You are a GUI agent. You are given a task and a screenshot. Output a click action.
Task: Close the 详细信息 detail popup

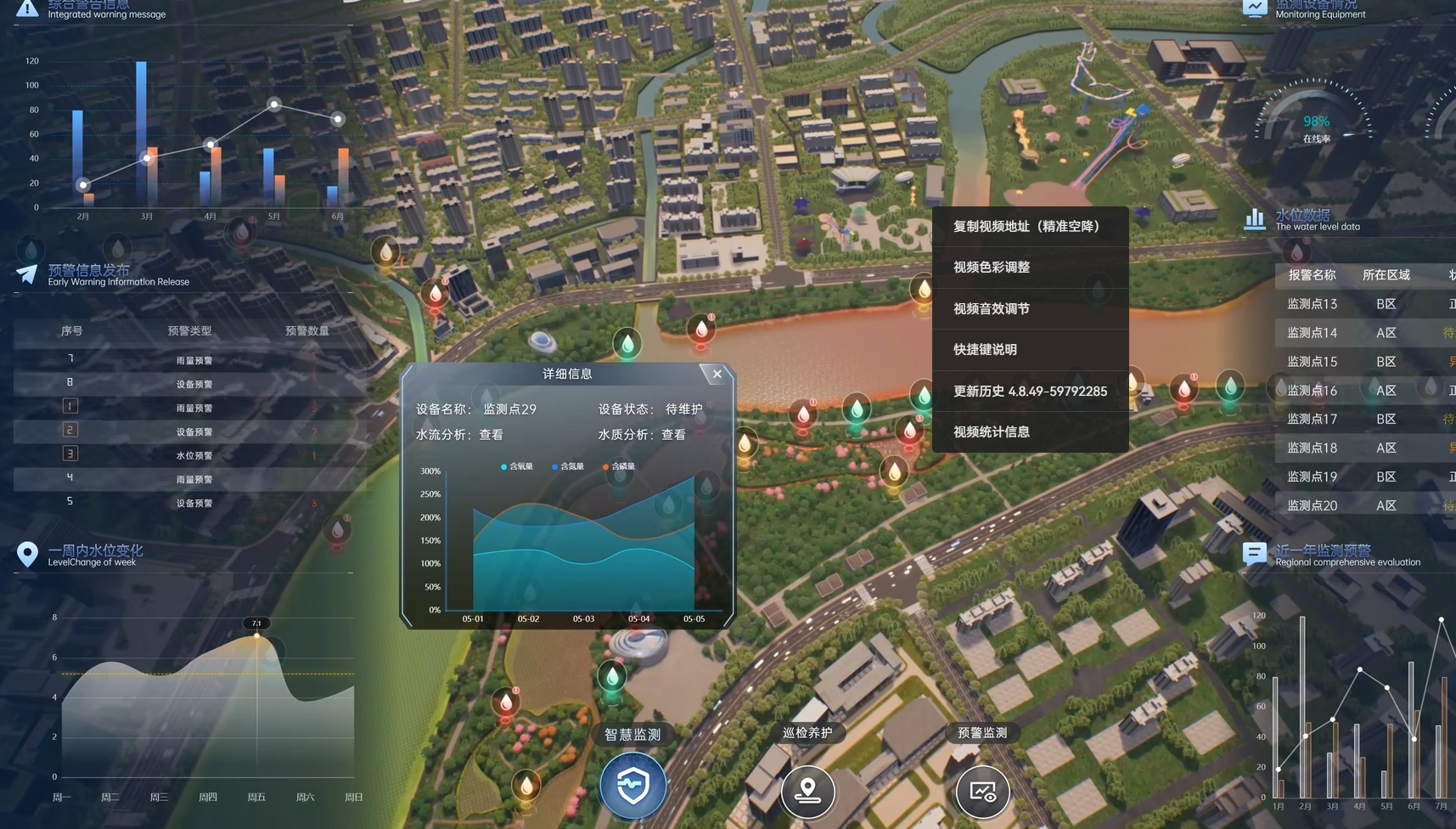(x=717, y=374)
